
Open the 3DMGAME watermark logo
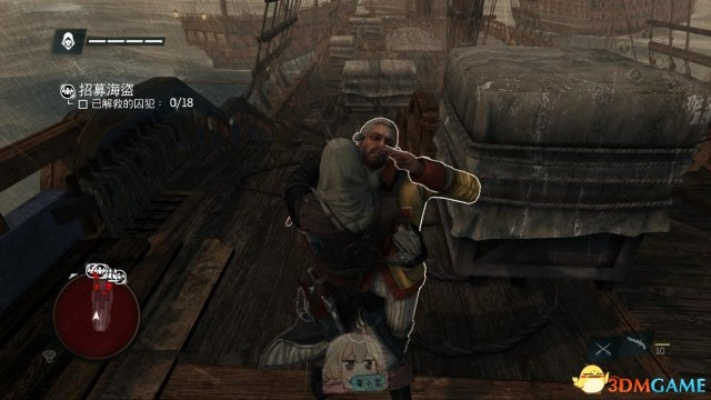point(640,381)
